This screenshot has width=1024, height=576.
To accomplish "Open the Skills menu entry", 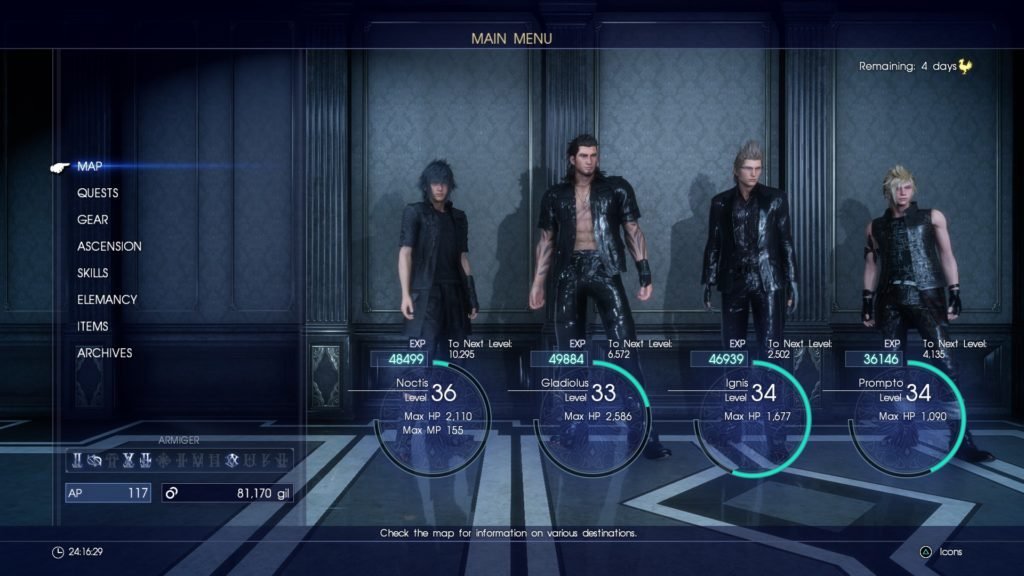I will pyautogui.click(x=93, y=273).
